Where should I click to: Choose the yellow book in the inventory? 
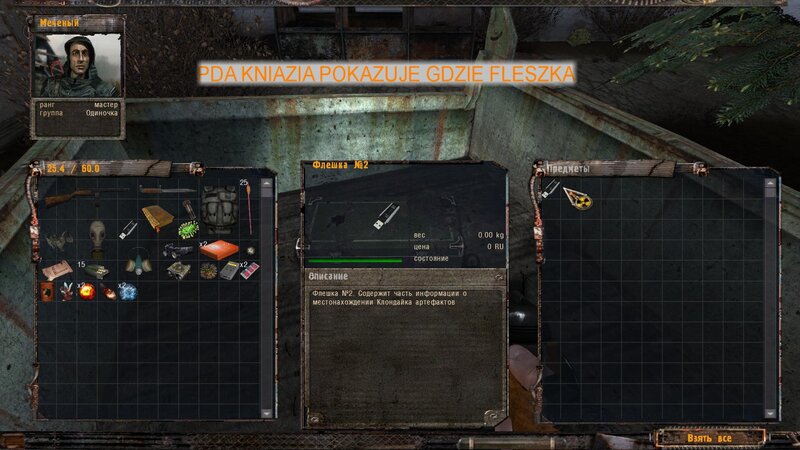[x=157, y=217]
